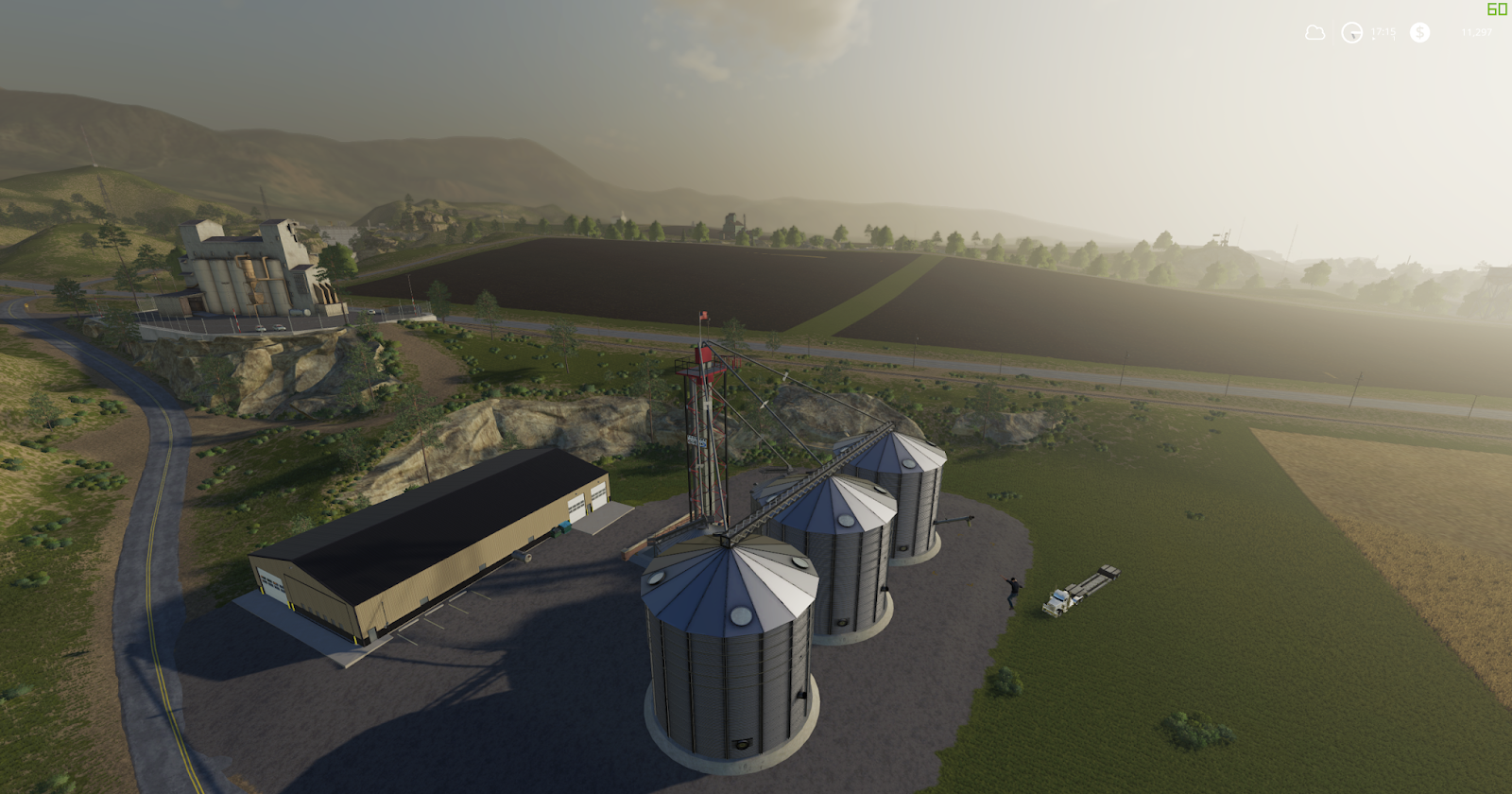Select the time display showing 17:15
Image resolution: width=1512 pixels, height=794 pixels.
[1382, 30]
